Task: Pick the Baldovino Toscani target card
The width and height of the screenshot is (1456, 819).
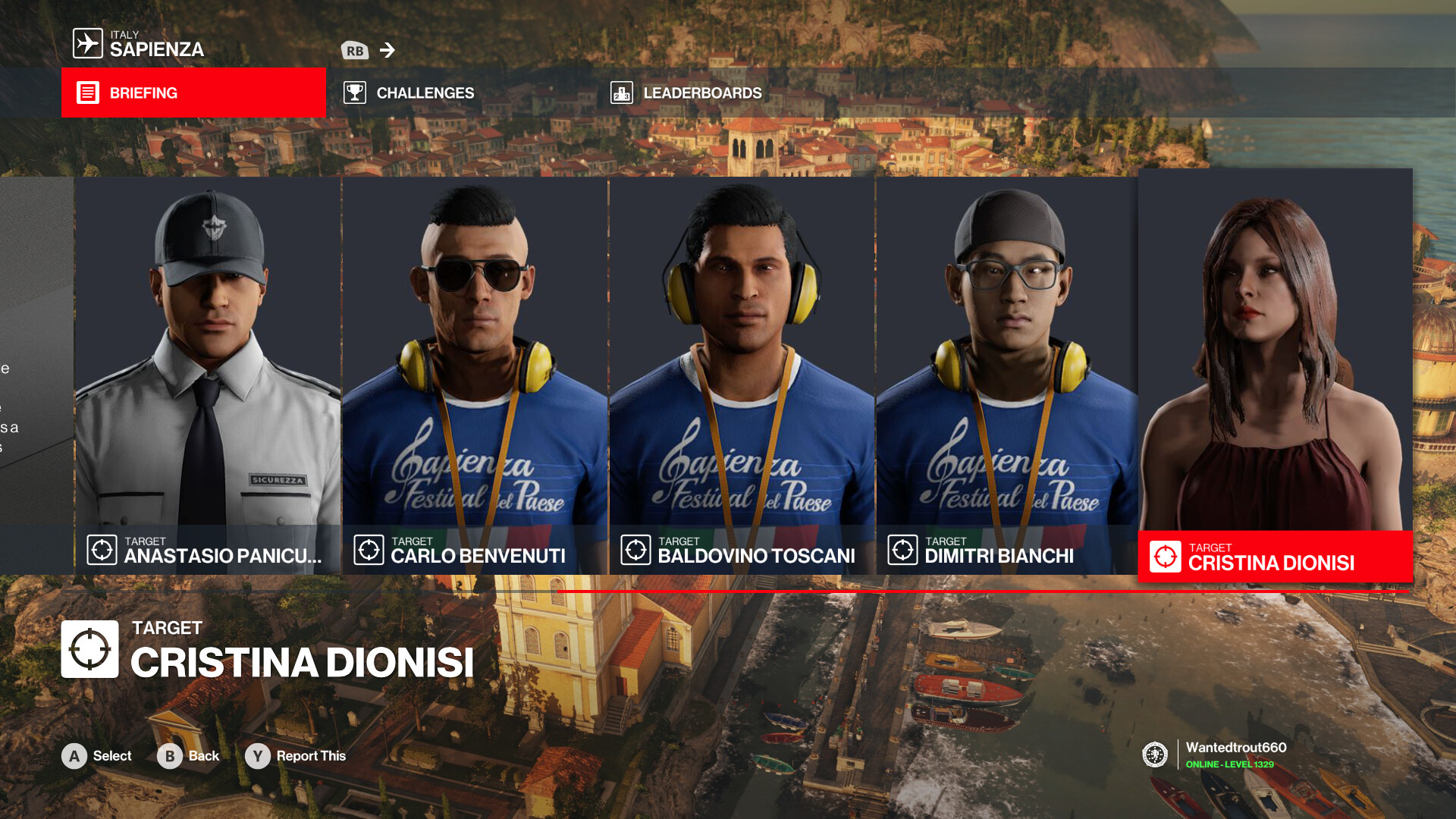Action: click(x=742, y=375)
